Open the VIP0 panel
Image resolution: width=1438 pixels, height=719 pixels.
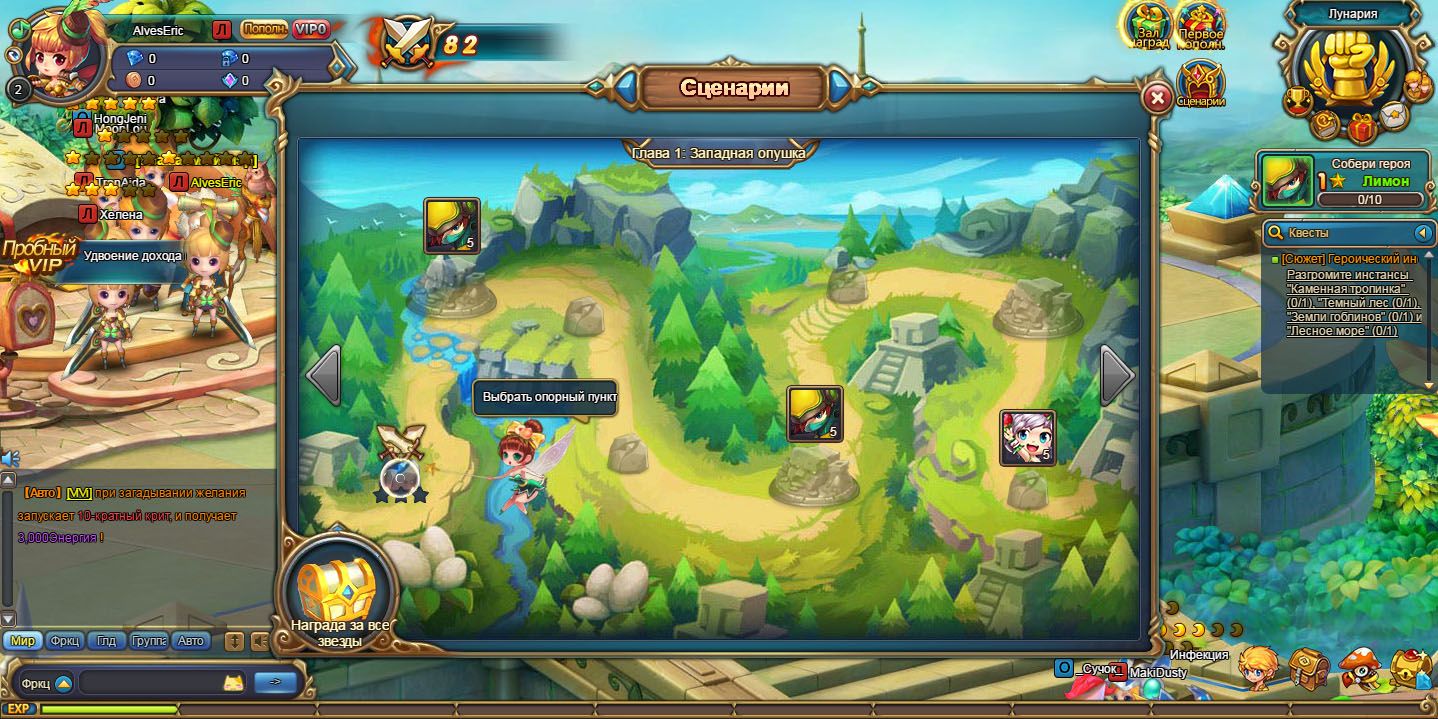pyautogui.click(x=311, y=30)
